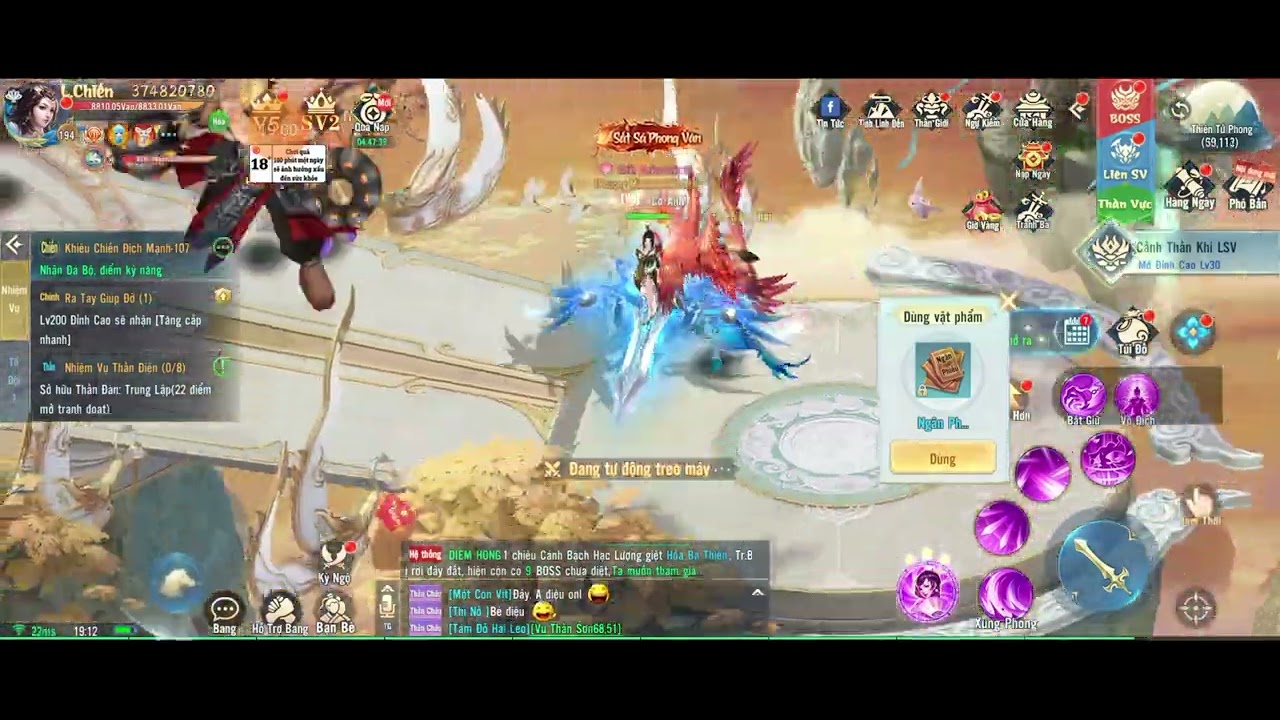Open the Phó Bản dungeon menu

click(x=1248, y=187)
